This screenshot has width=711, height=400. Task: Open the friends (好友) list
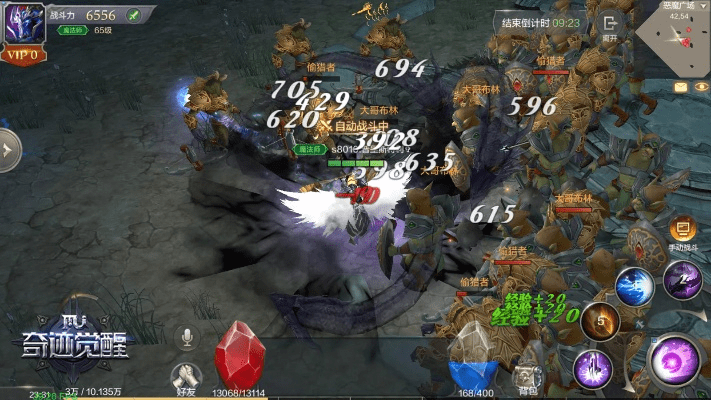coord(185,376)
